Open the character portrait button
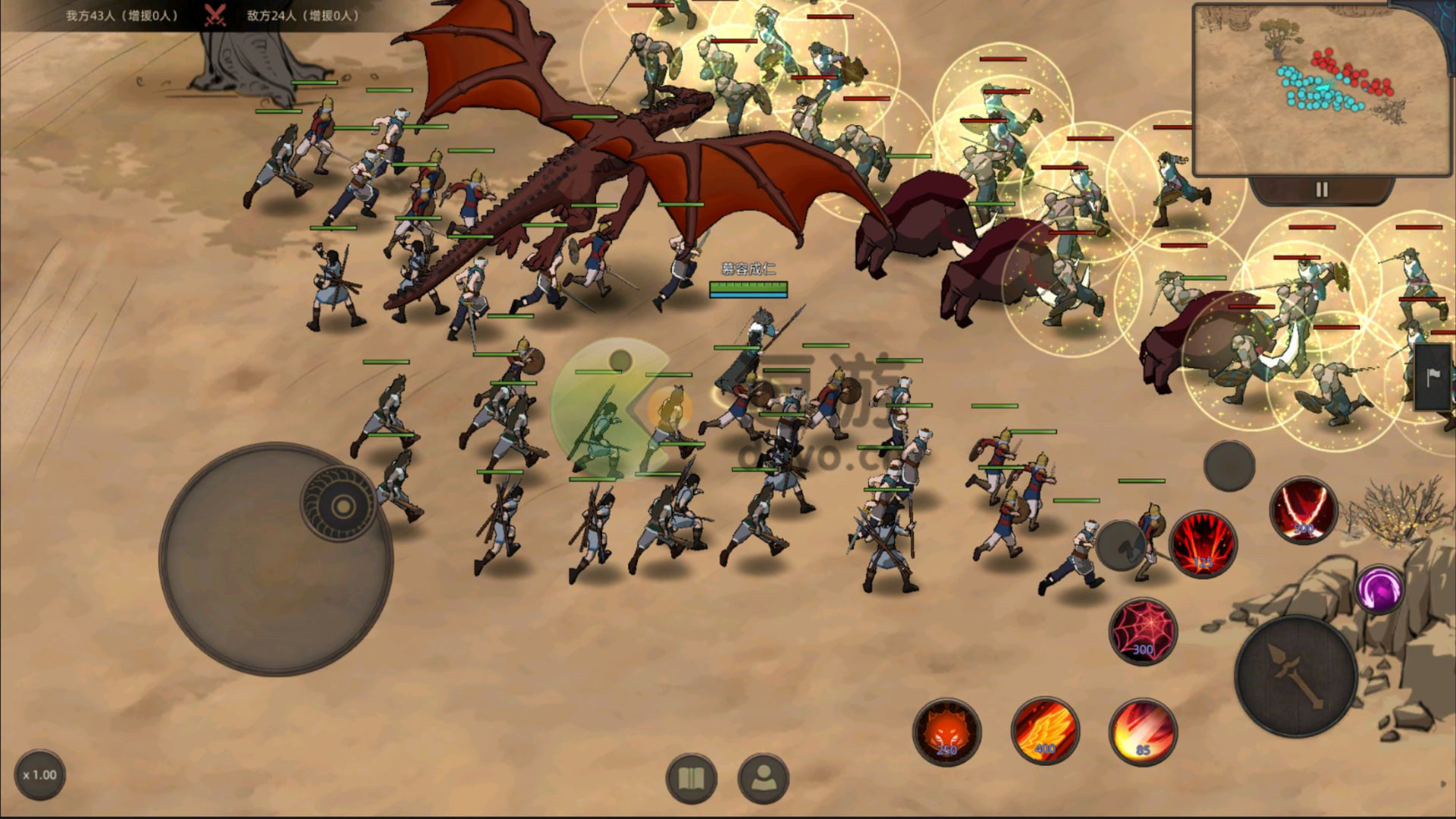The width and height of the screenshot is (1456, 819). pyautogui.click(x=763, y=778)
